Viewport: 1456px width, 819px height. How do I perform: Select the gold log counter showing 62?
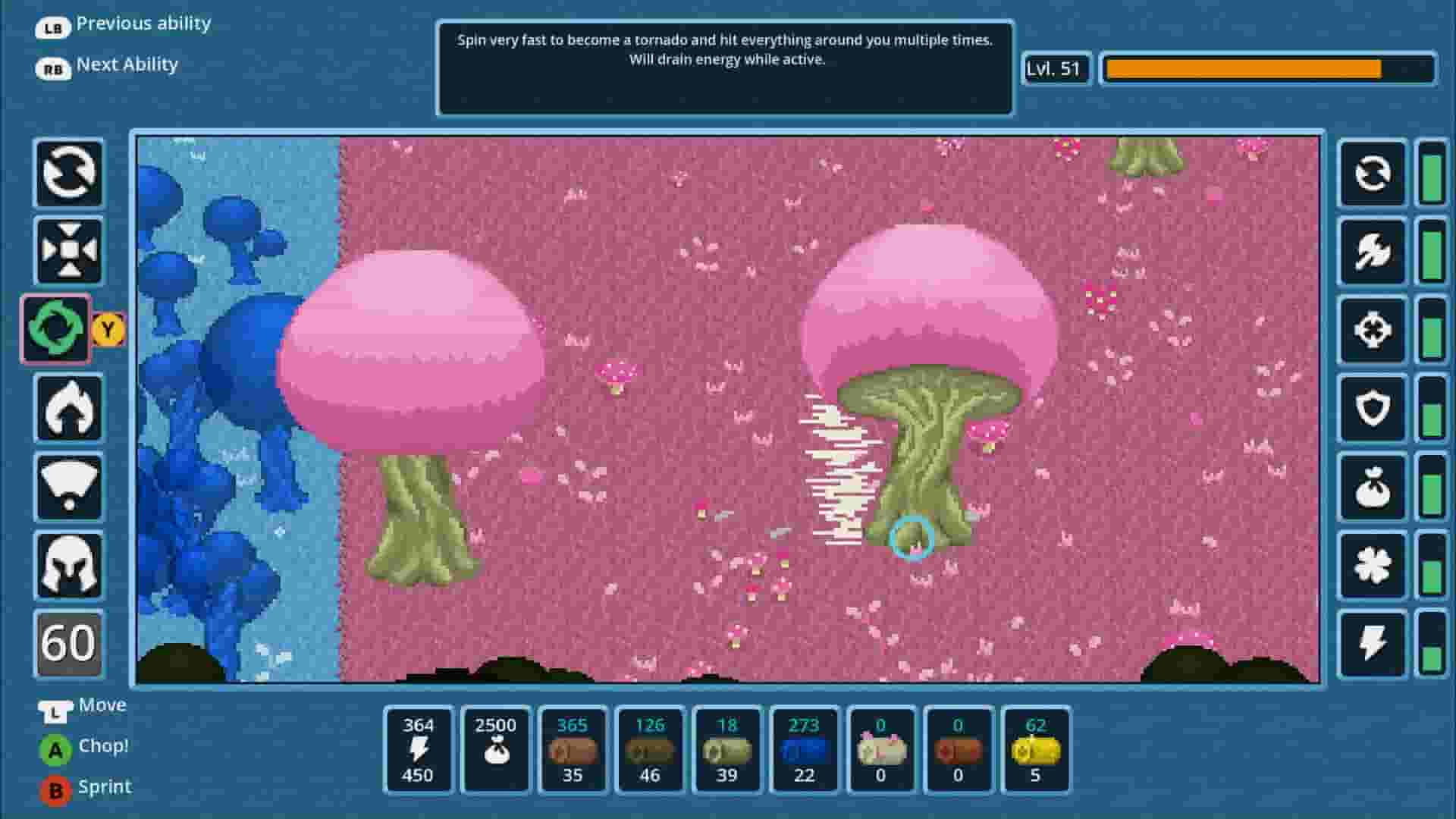click(x=1036, y=751)
